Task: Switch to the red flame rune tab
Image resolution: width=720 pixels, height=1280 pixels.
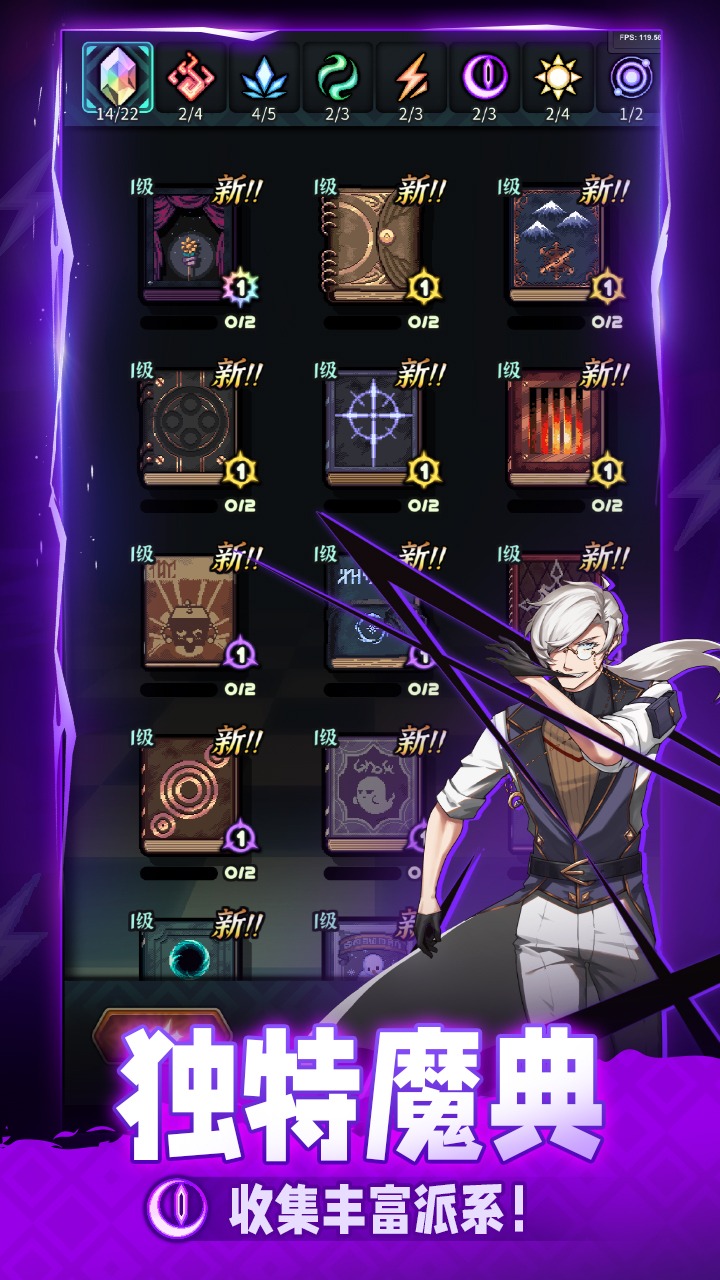Action: coord(191,78)
